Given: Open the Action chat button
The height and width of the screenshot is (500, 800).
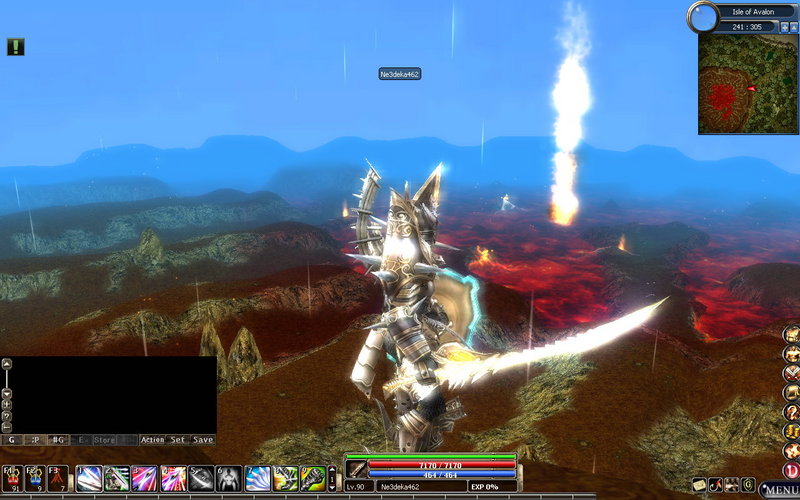Looking at the screenshot, I should (152, 439).
